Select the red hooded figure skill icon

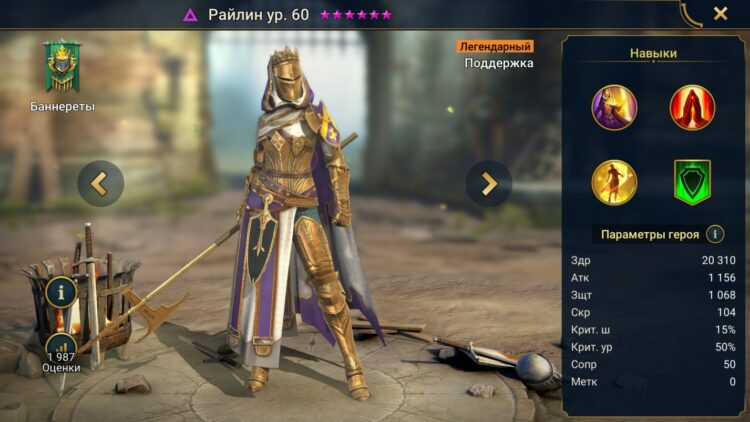click(692, 107)
